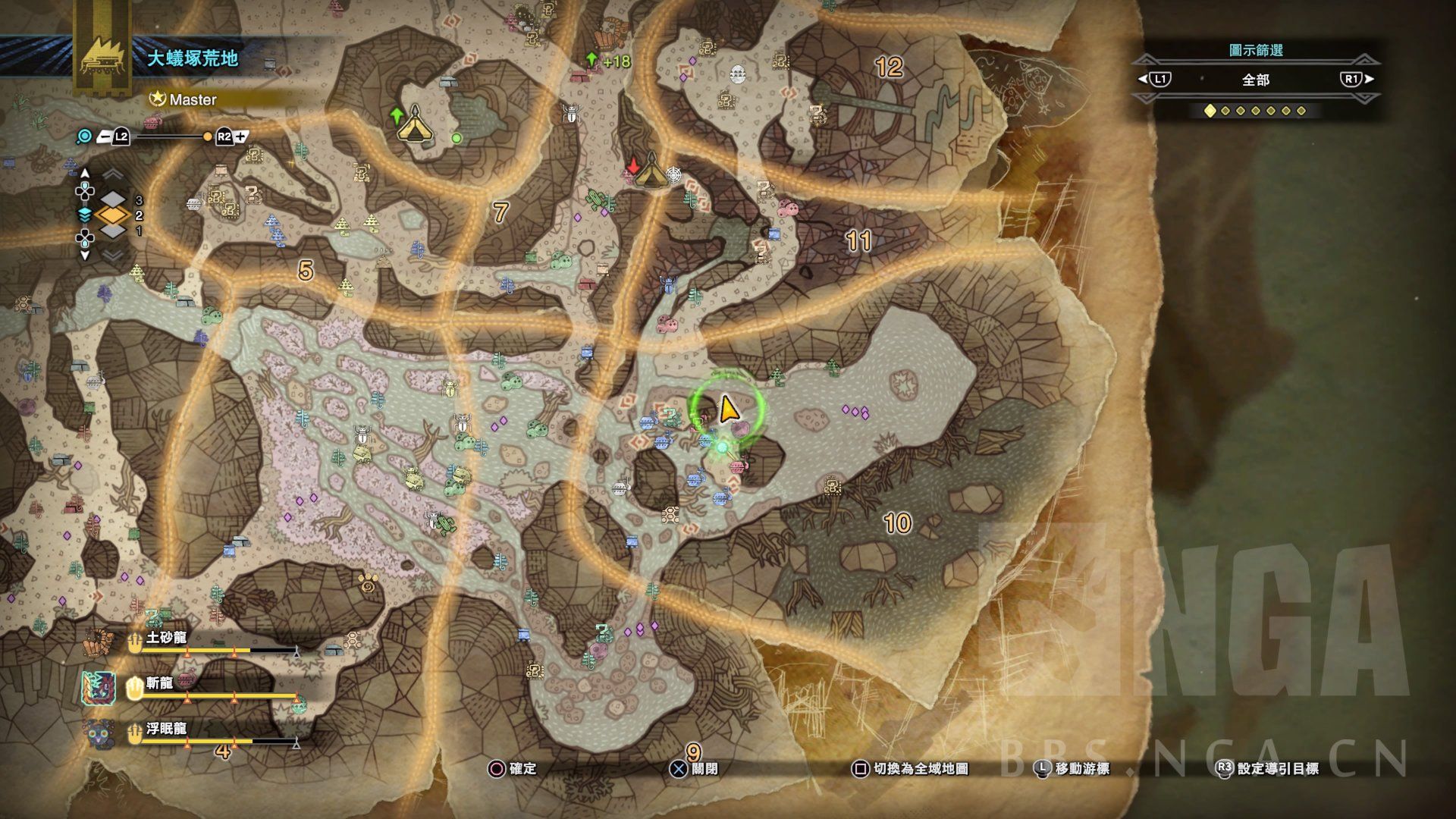The height and width of the screenshot is (819, 1456).
Task: Click the layer down arrow
Action: point(85,256)
